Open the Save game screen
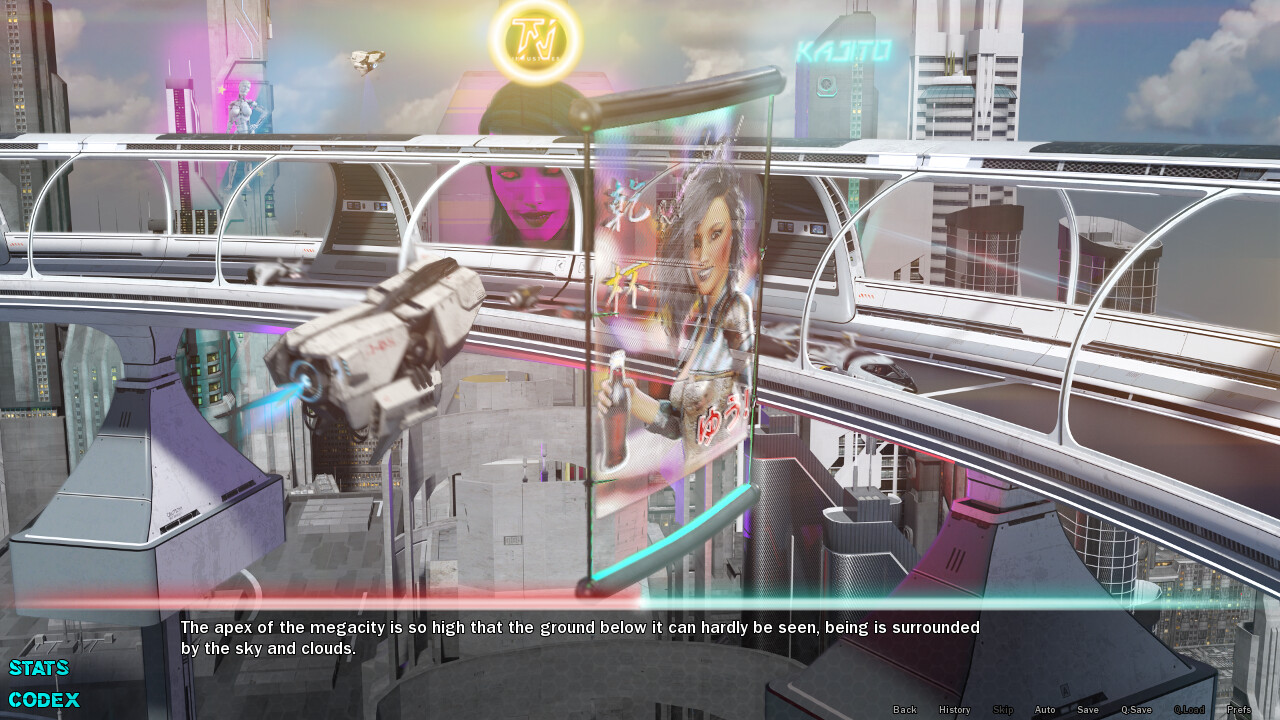 [x=1088, y=710]
